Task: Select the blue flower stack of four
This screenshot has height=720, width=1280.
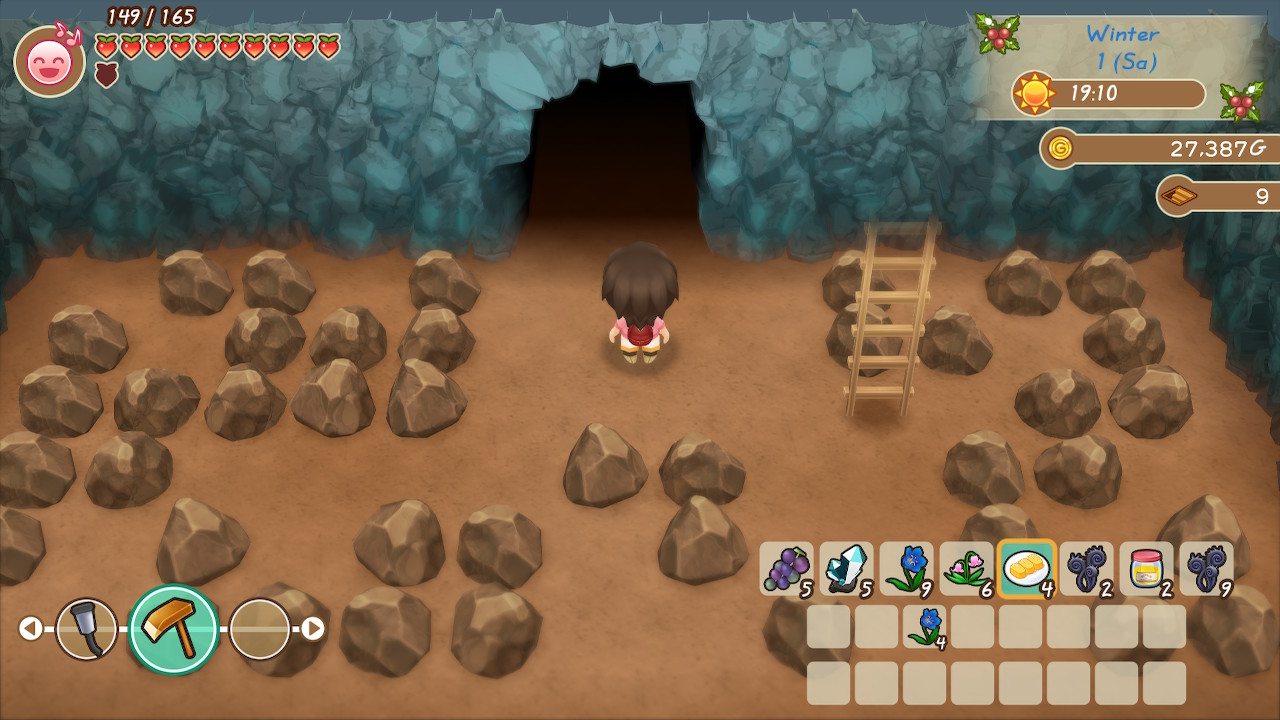Action: tap(925, 626)
